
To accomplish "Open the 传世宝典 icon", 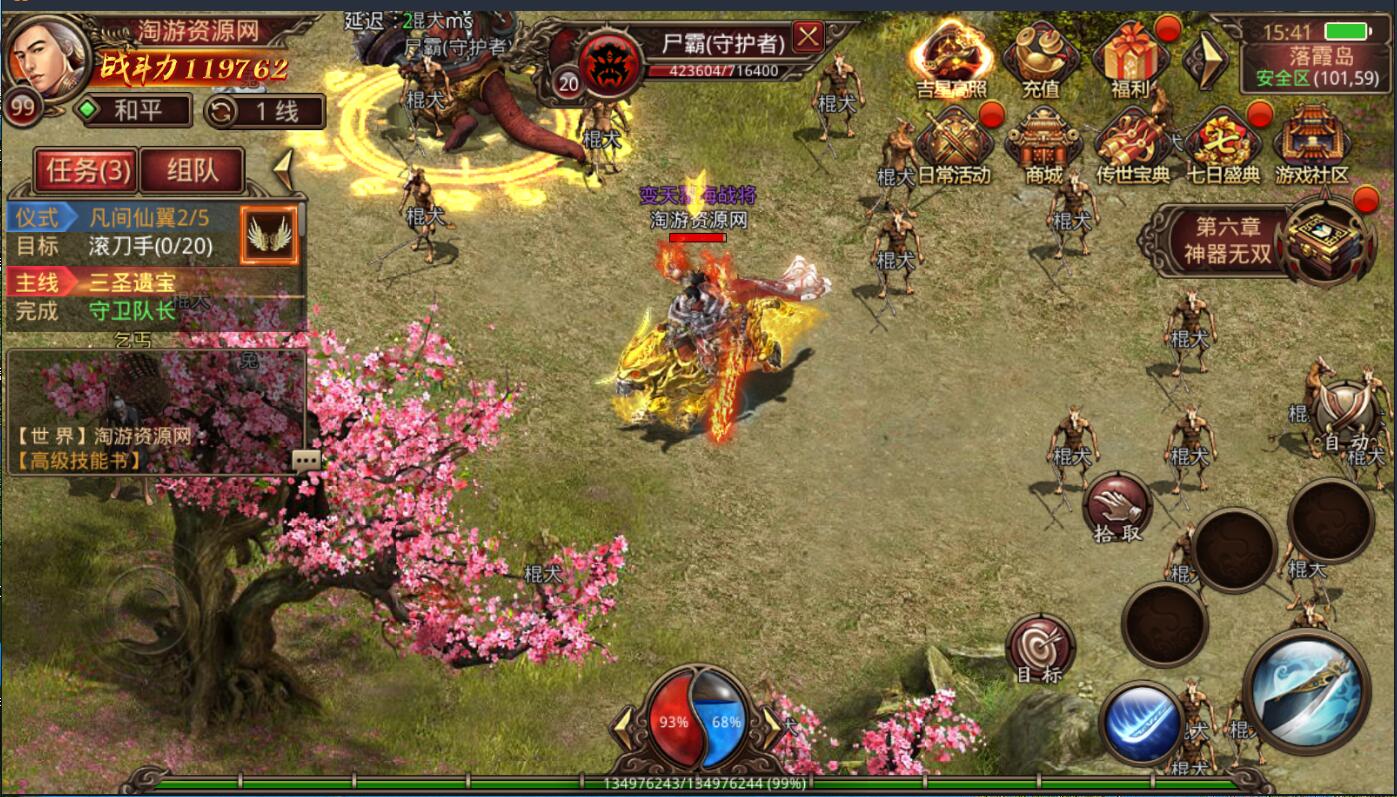I will coord(1133,145).
